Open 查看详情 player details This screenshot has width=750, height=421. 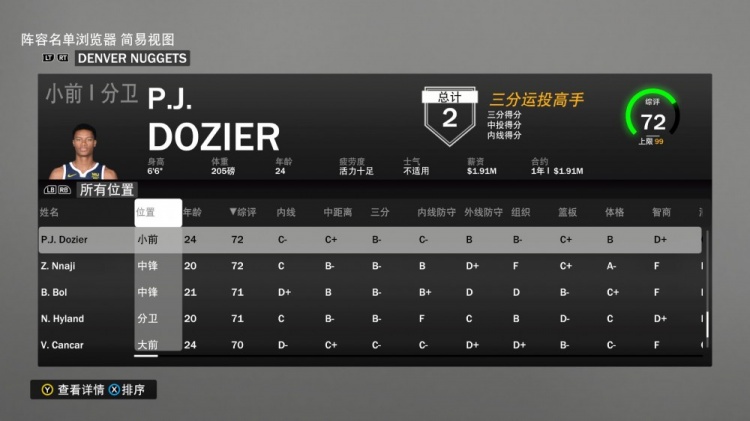click(76, 390)
